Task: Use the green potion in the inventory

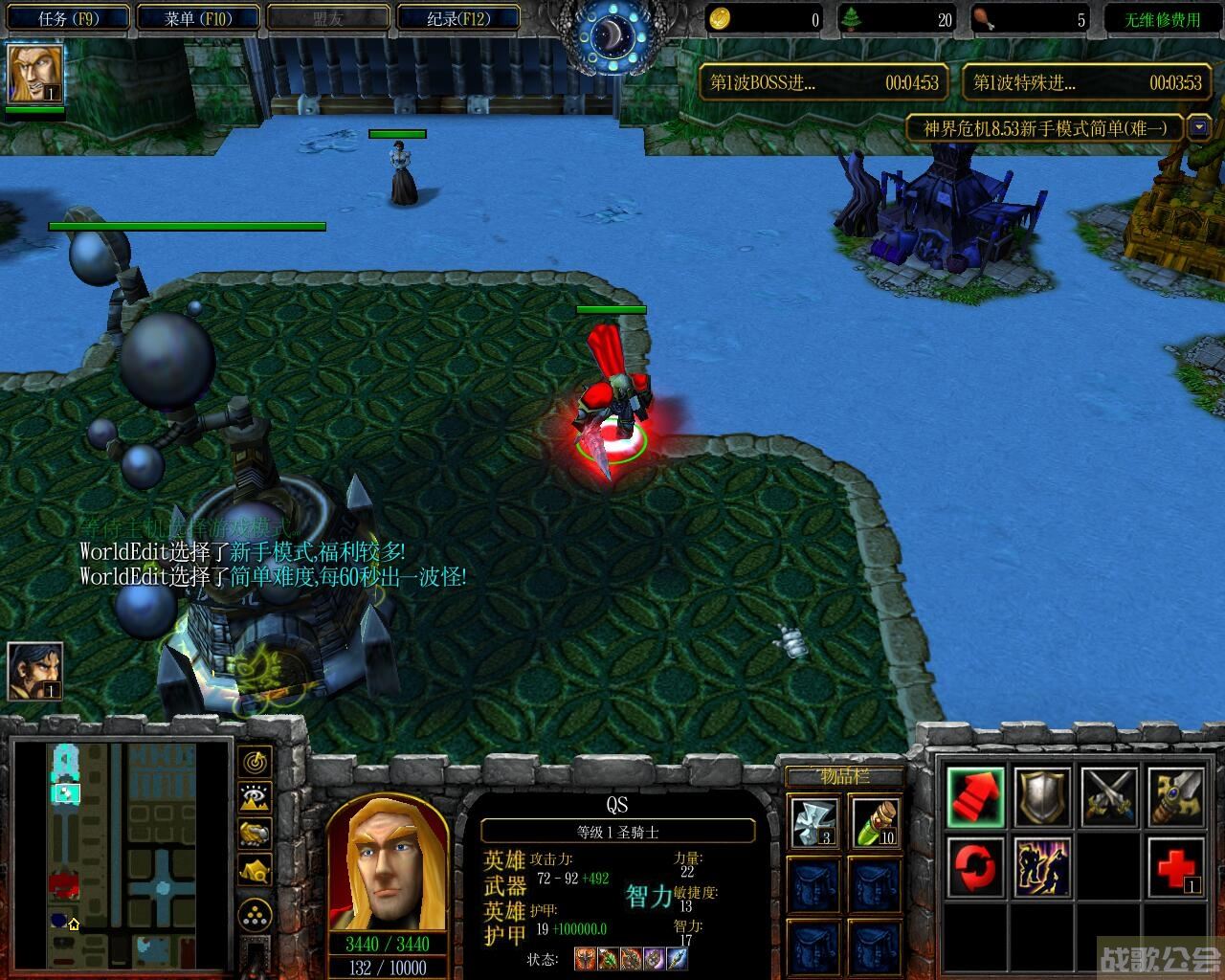Action: 875,823
